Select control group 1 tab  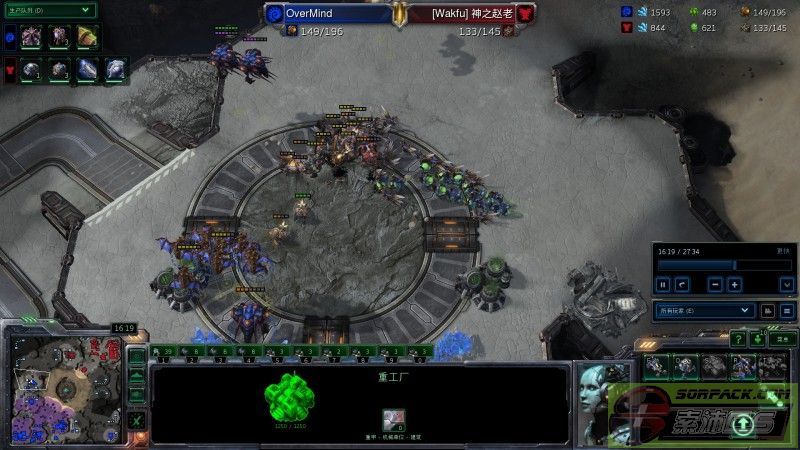click(x=163, y=352)
